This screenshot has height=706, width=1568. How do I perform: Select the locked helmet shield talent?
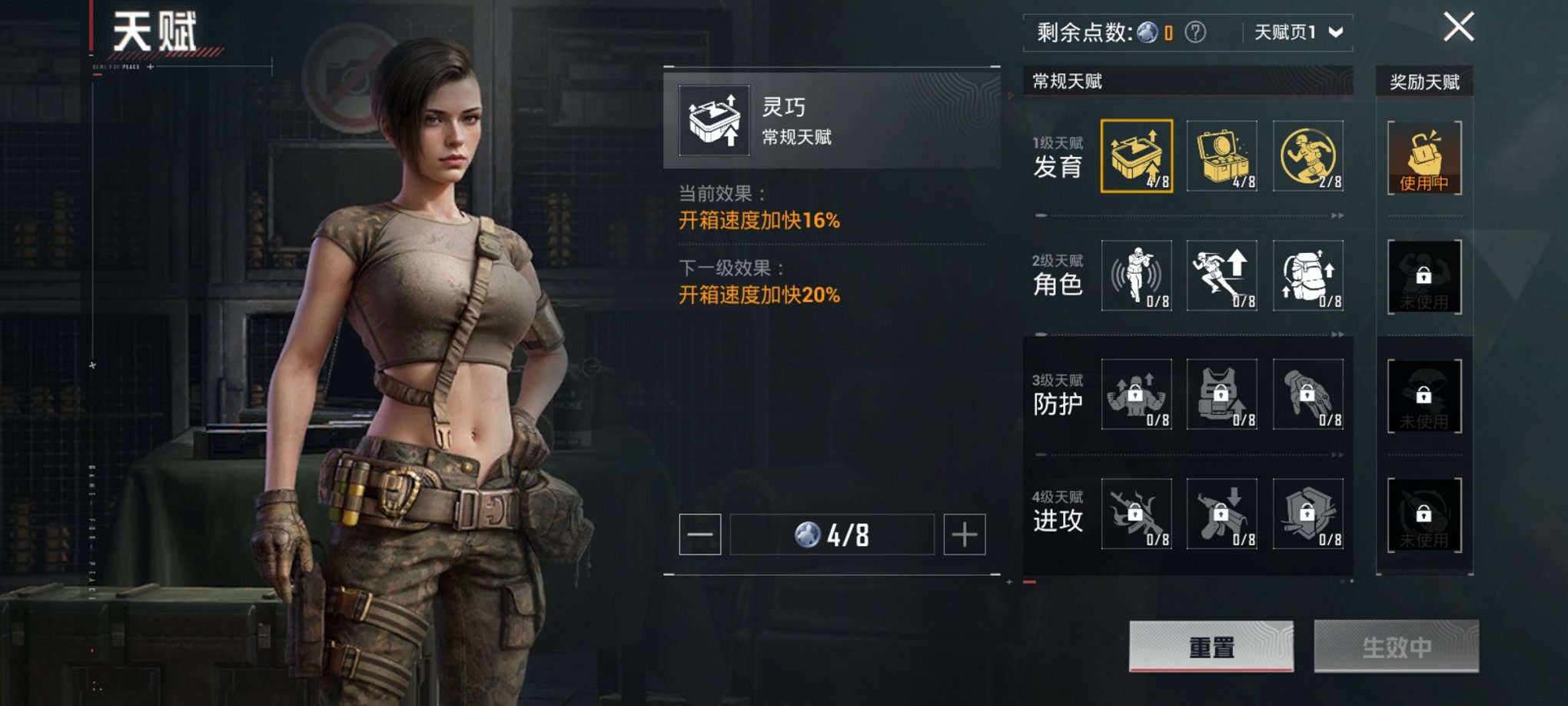[1308, 513]
